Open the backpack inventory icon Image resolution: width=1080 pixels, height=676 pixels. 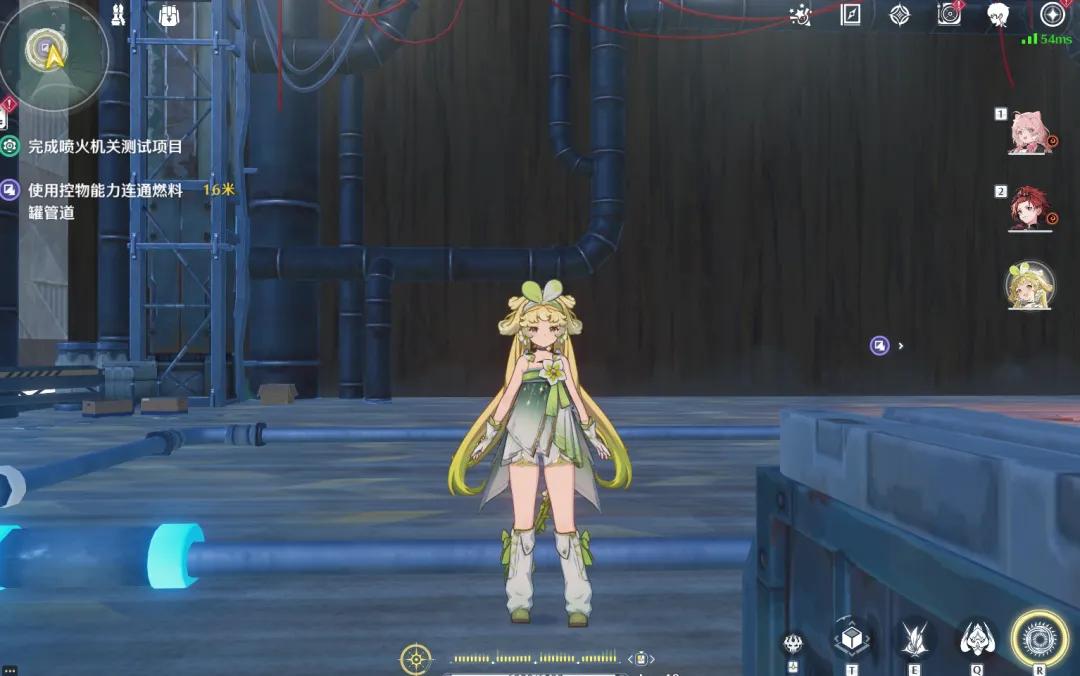(169, 16)
